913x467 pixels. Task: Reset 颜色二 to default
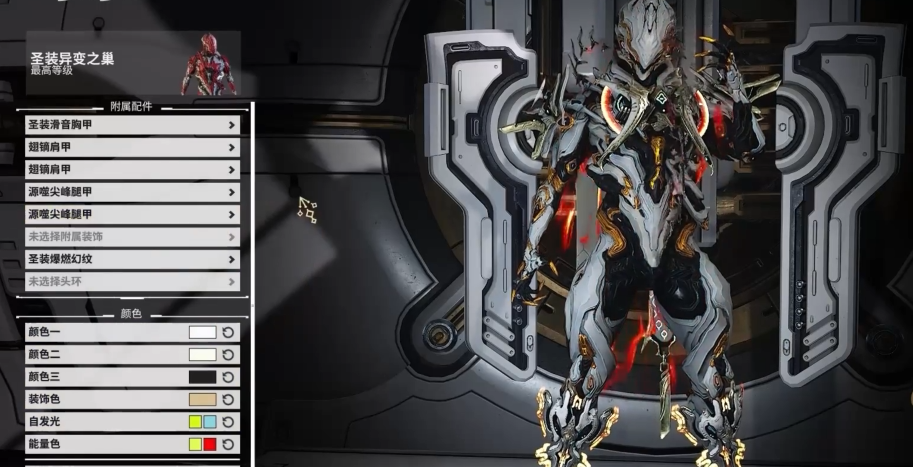(228, 354)
